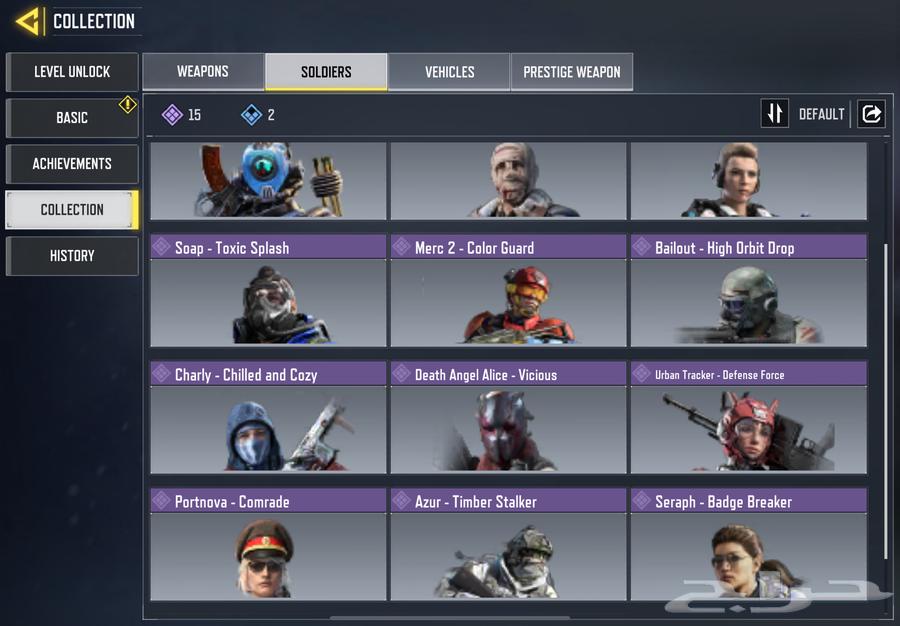Image resolution: width=900 pixels, height=626 pixels.
Task: Click the share icon button
Action: coord(871,114)
